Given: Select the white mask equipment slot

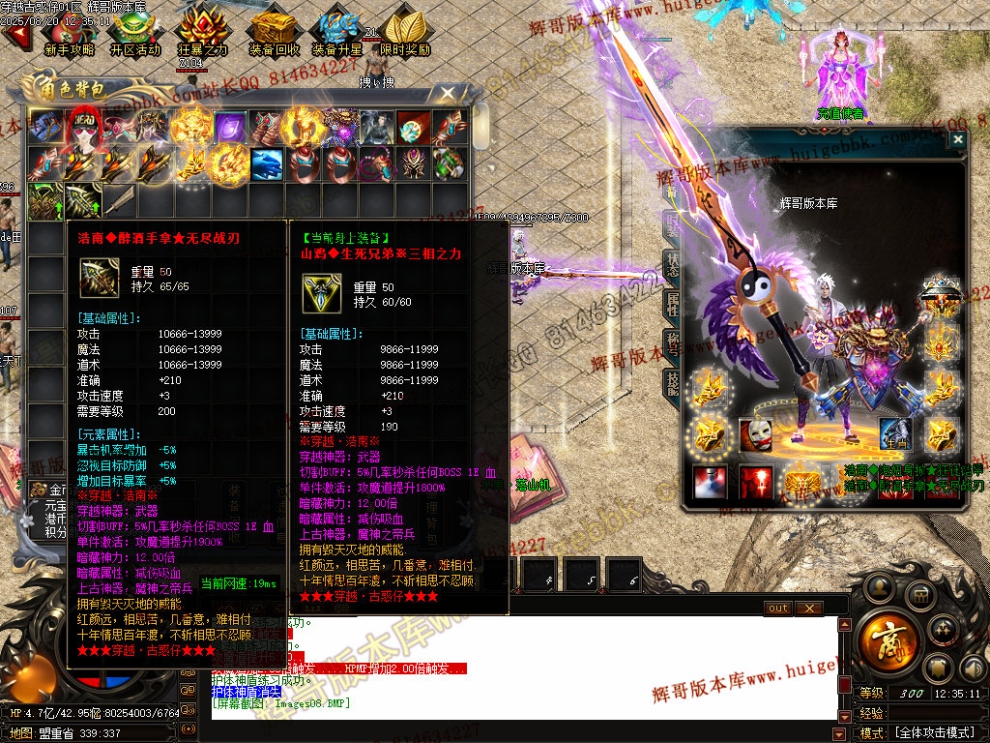Looking at the screenshot, I should tap(756, 435).
